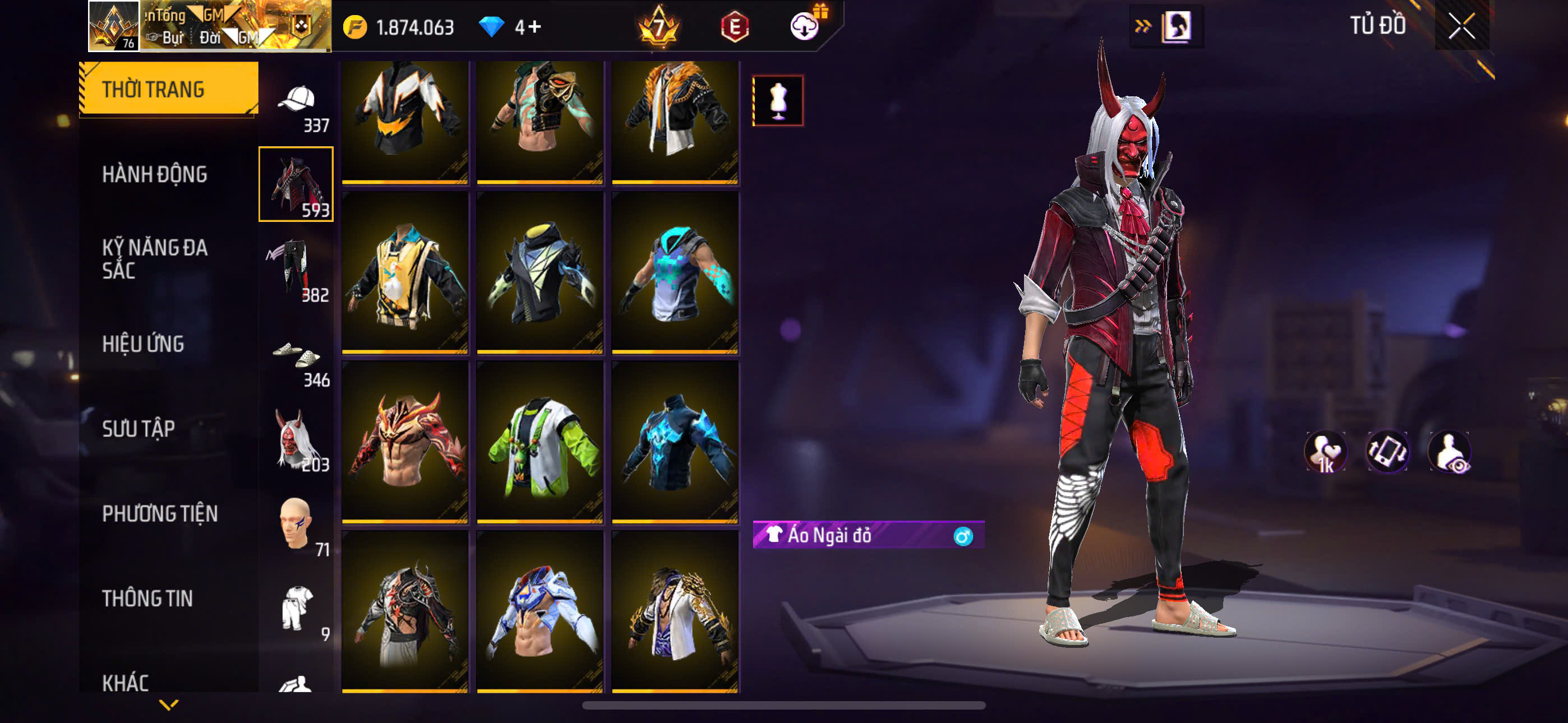Select the HIỆU ỨNG tab
The image size is (1568, 723).
(143, 344)
